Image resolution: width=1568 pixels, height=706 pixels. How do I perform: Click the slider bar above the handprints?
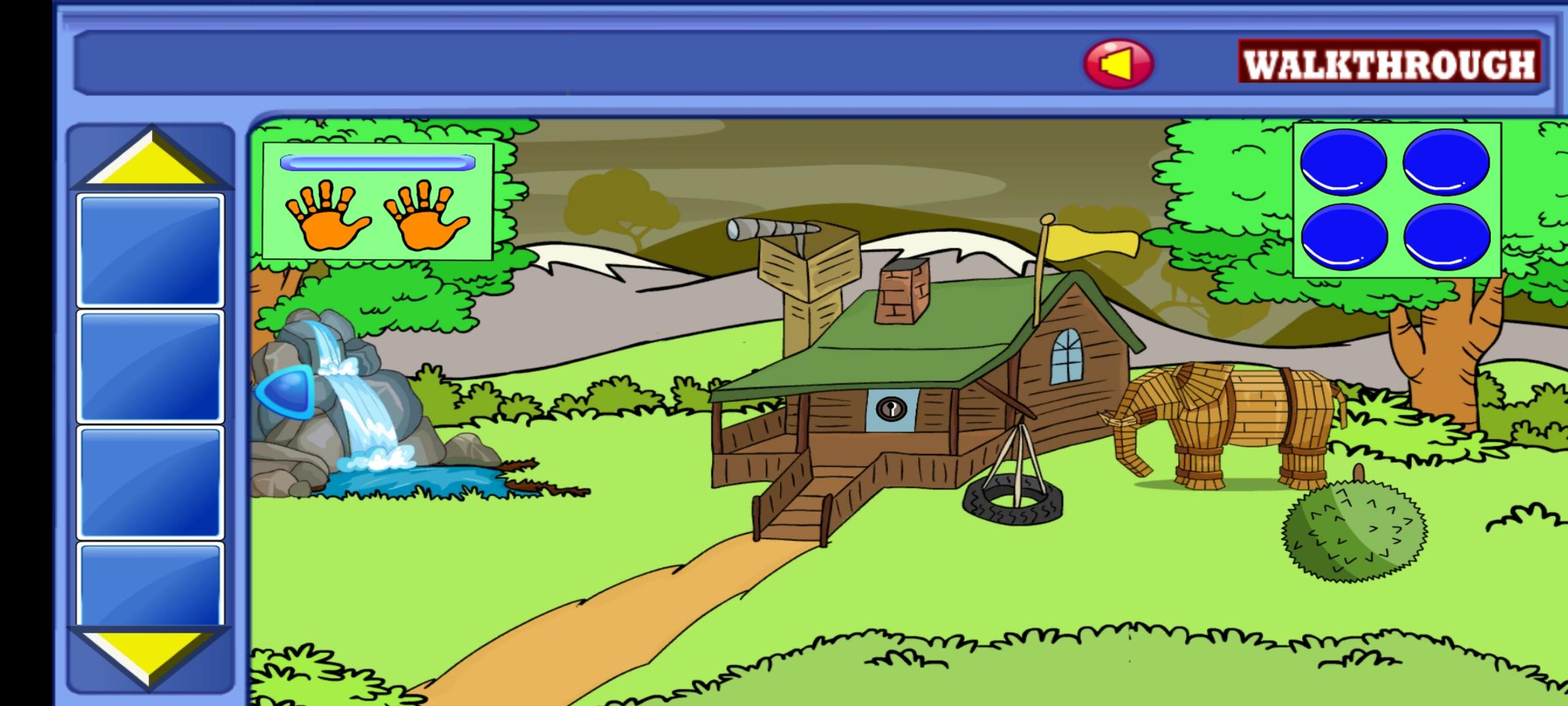tap(376, 162)
